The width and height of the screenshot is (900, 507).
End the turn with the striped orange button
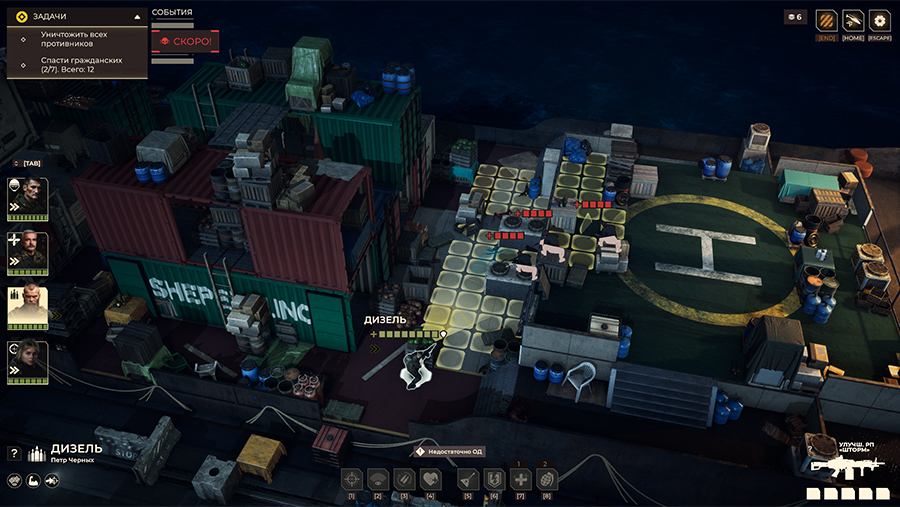tap(826, 20)
